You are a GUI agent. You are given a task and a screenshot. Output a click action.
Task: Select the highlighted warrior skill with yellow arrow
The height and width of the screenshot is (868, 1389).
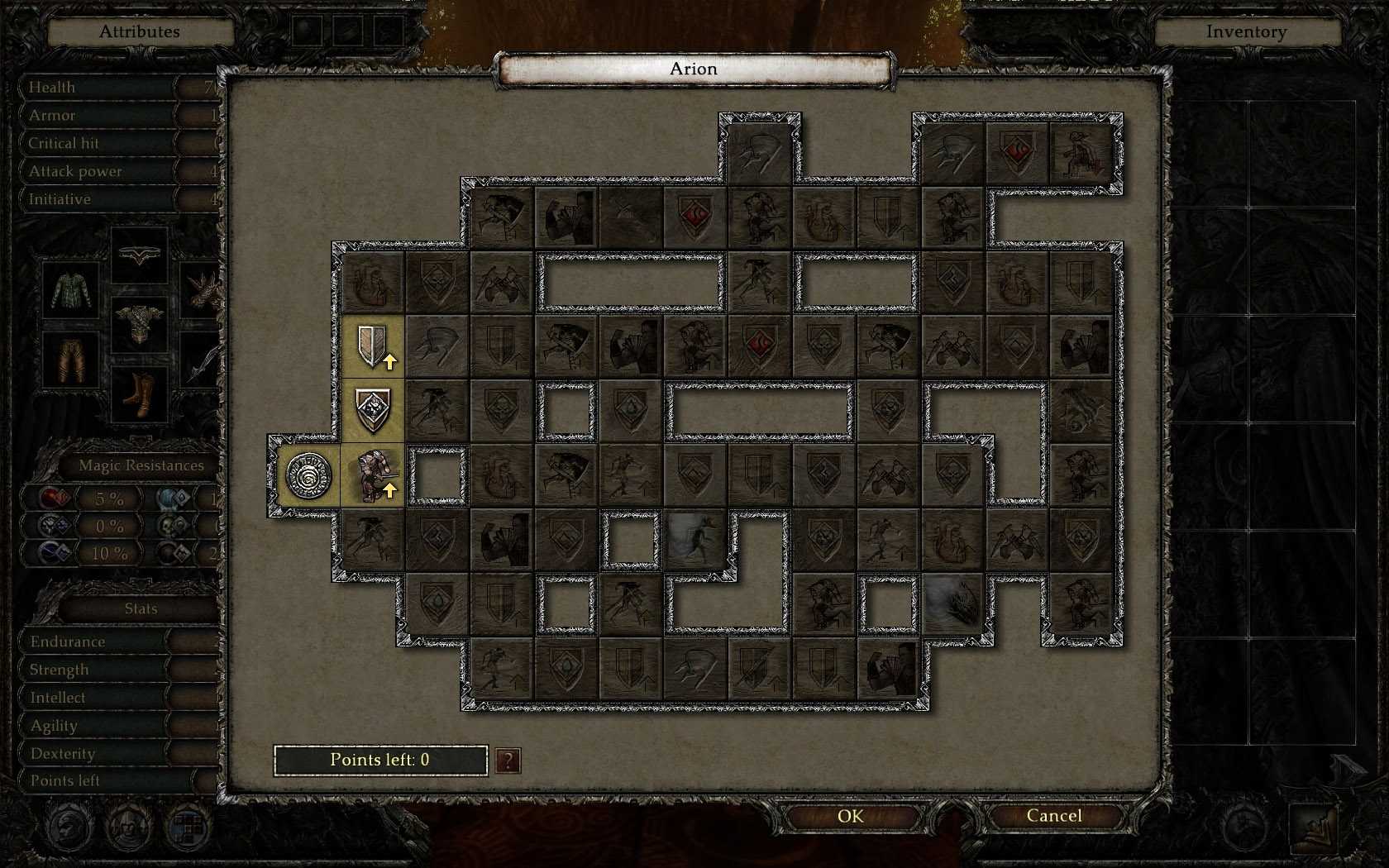(373, 475)
